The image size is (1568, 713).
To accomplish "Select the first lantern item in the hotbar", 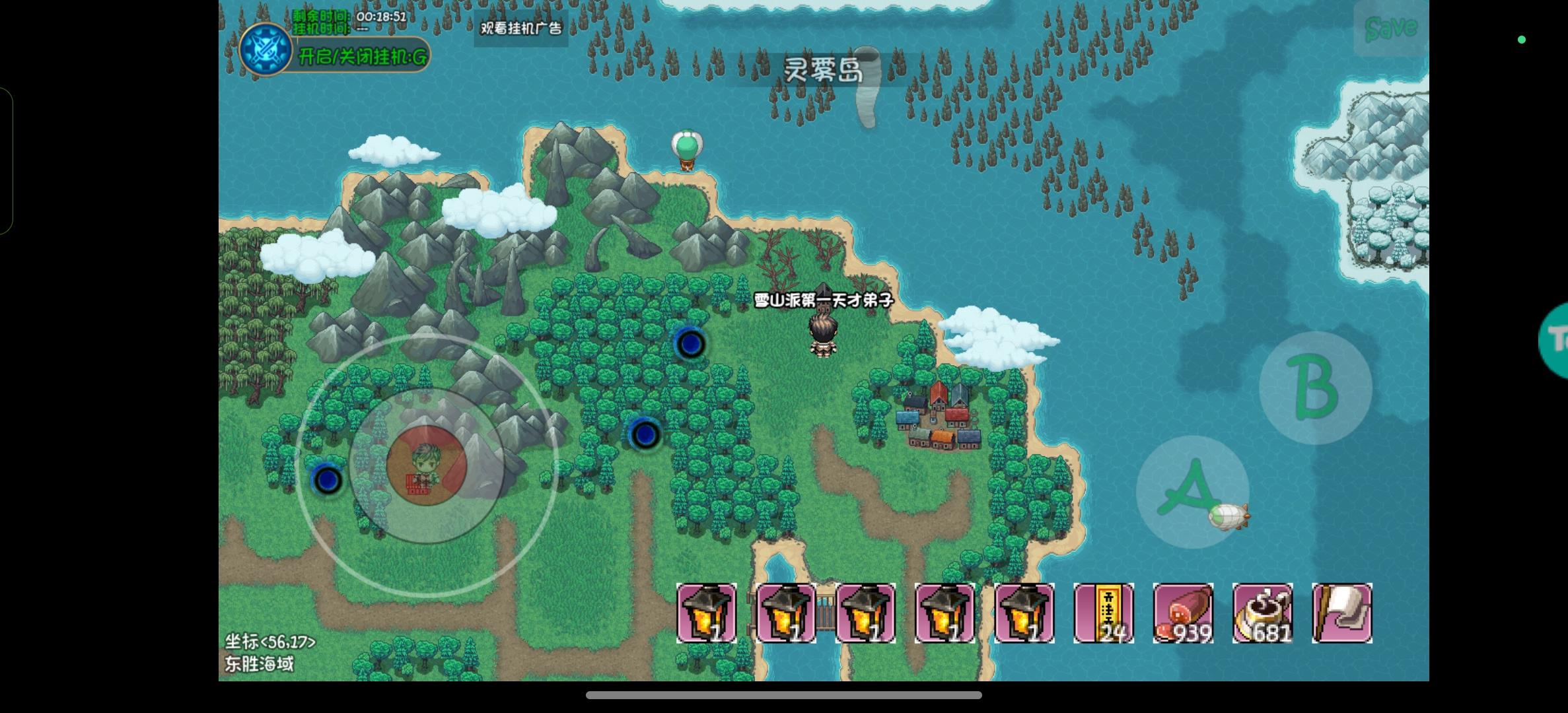I will [707, 614].
